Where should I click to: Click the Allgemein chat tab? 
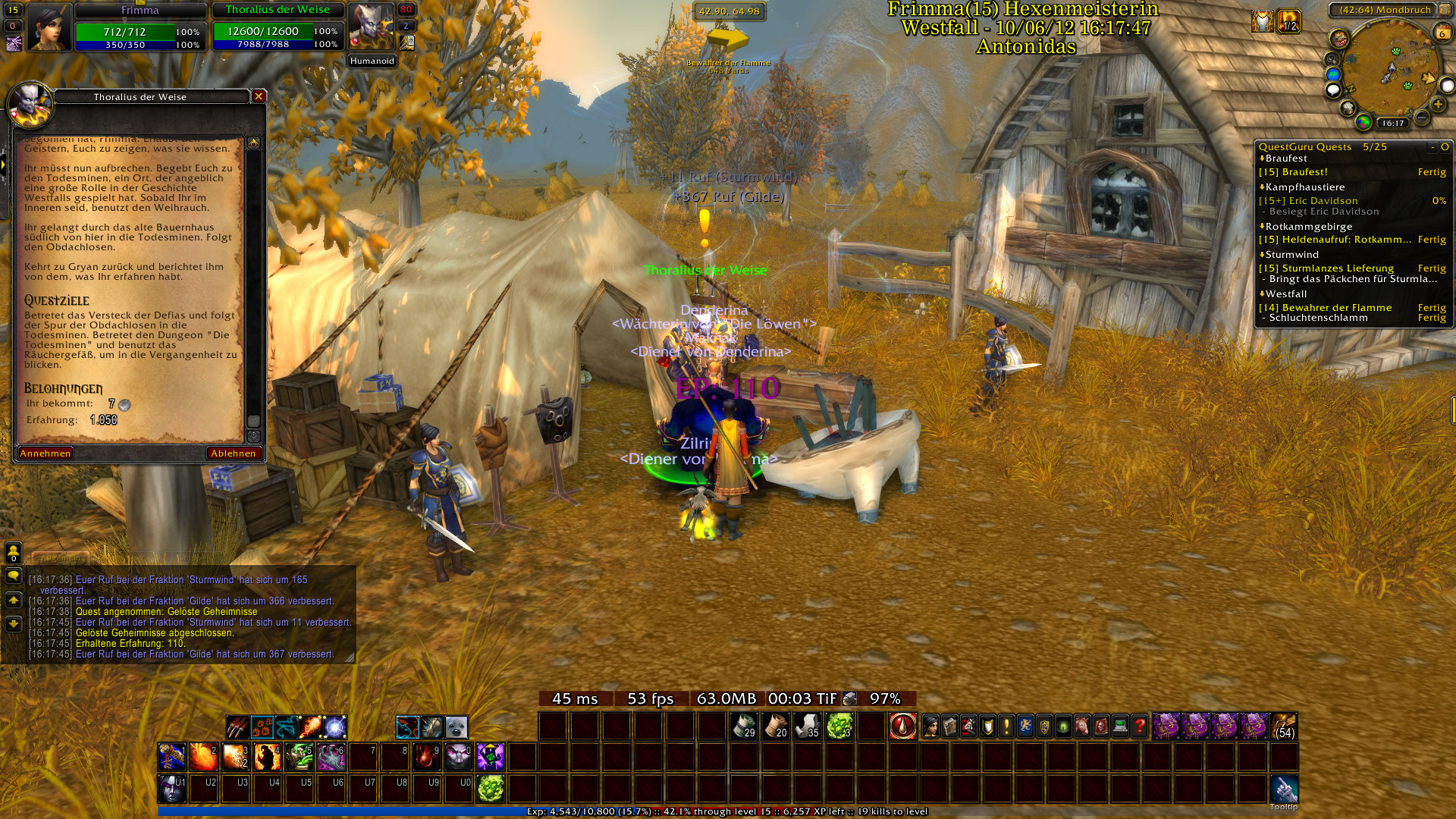tap(61, 558)
